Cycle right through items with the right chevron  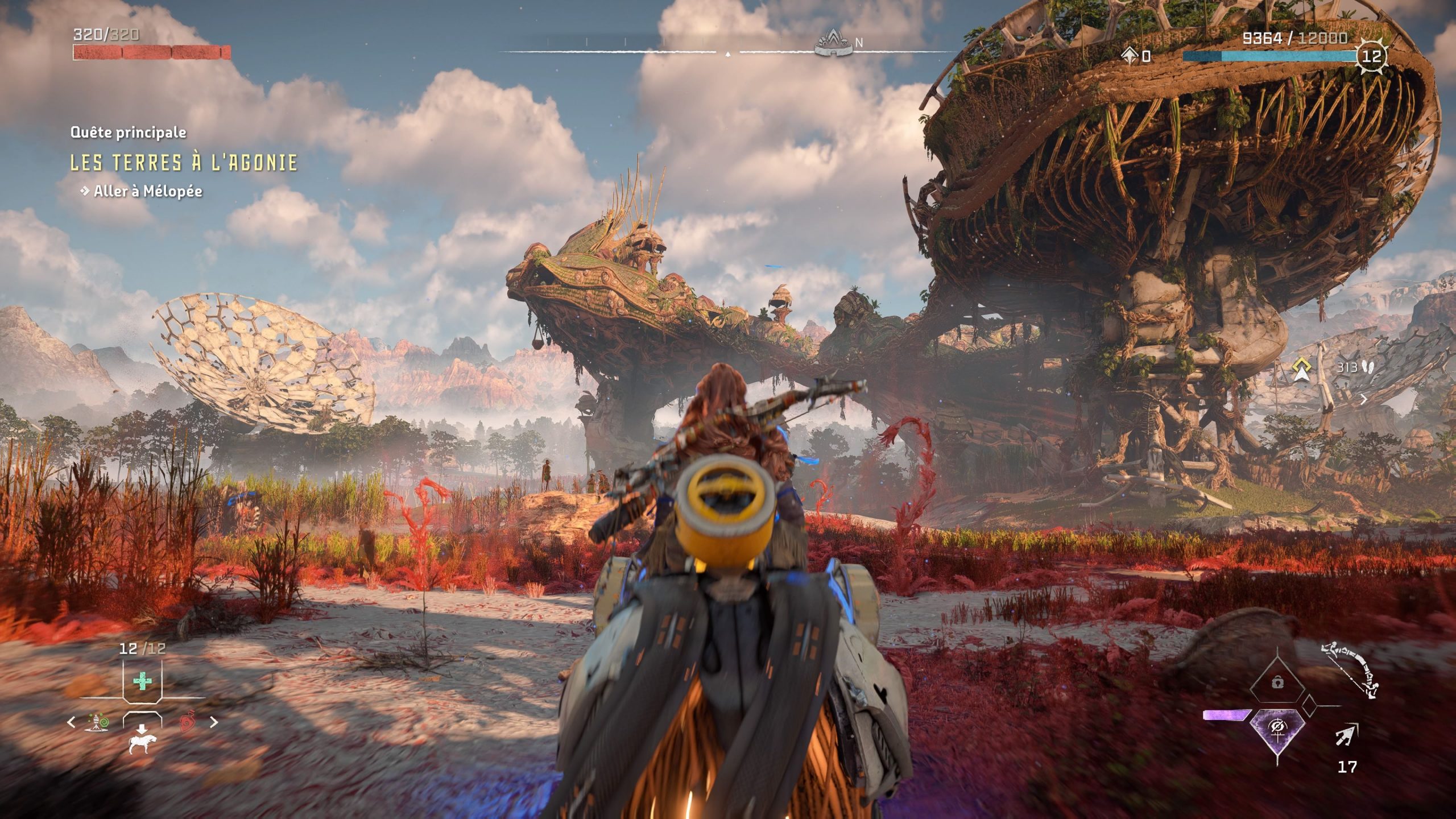pyautogui.click(x=214, y=722)
